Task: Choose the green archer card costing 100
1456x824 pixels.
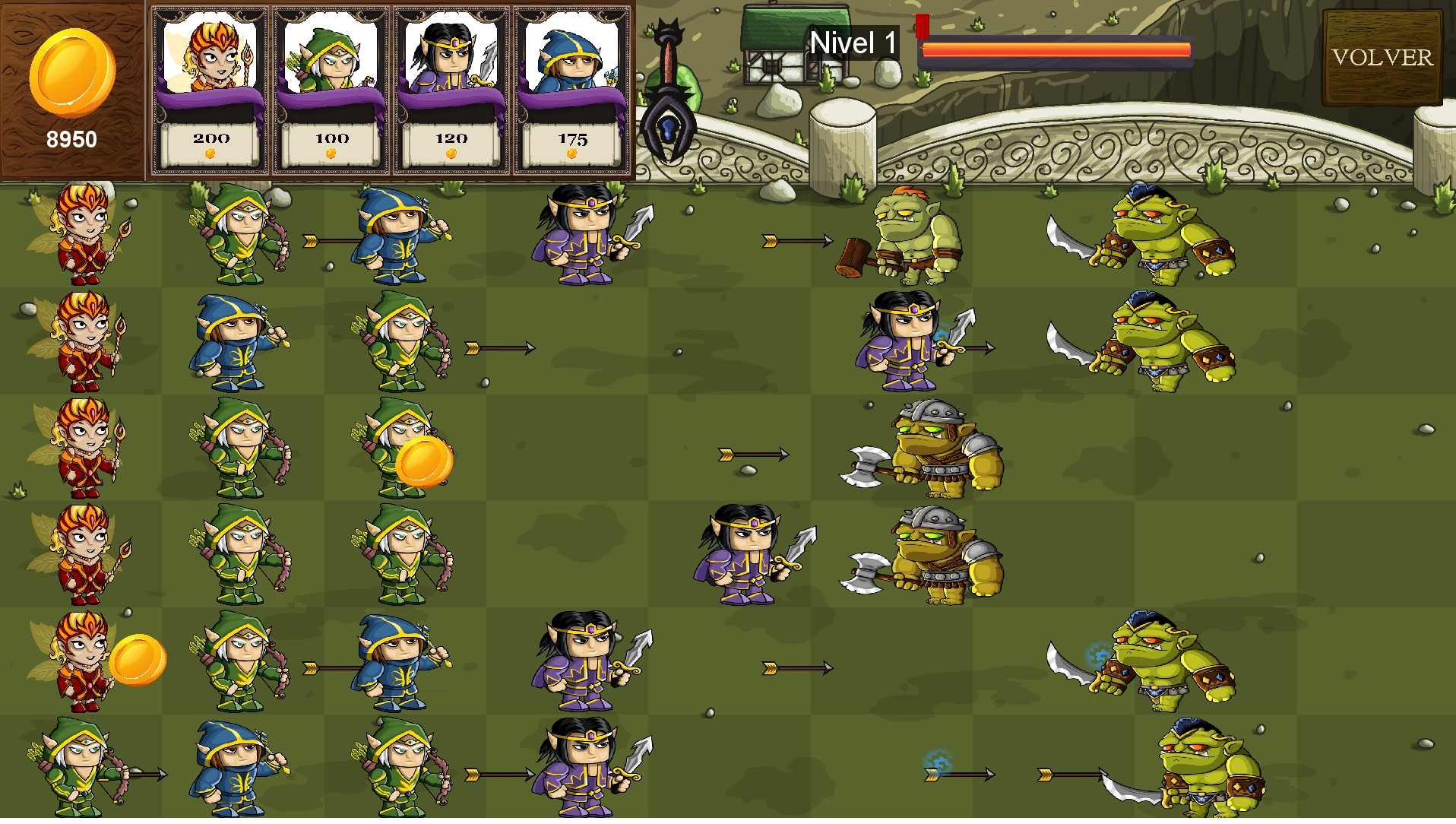Action: coord(331,90)
